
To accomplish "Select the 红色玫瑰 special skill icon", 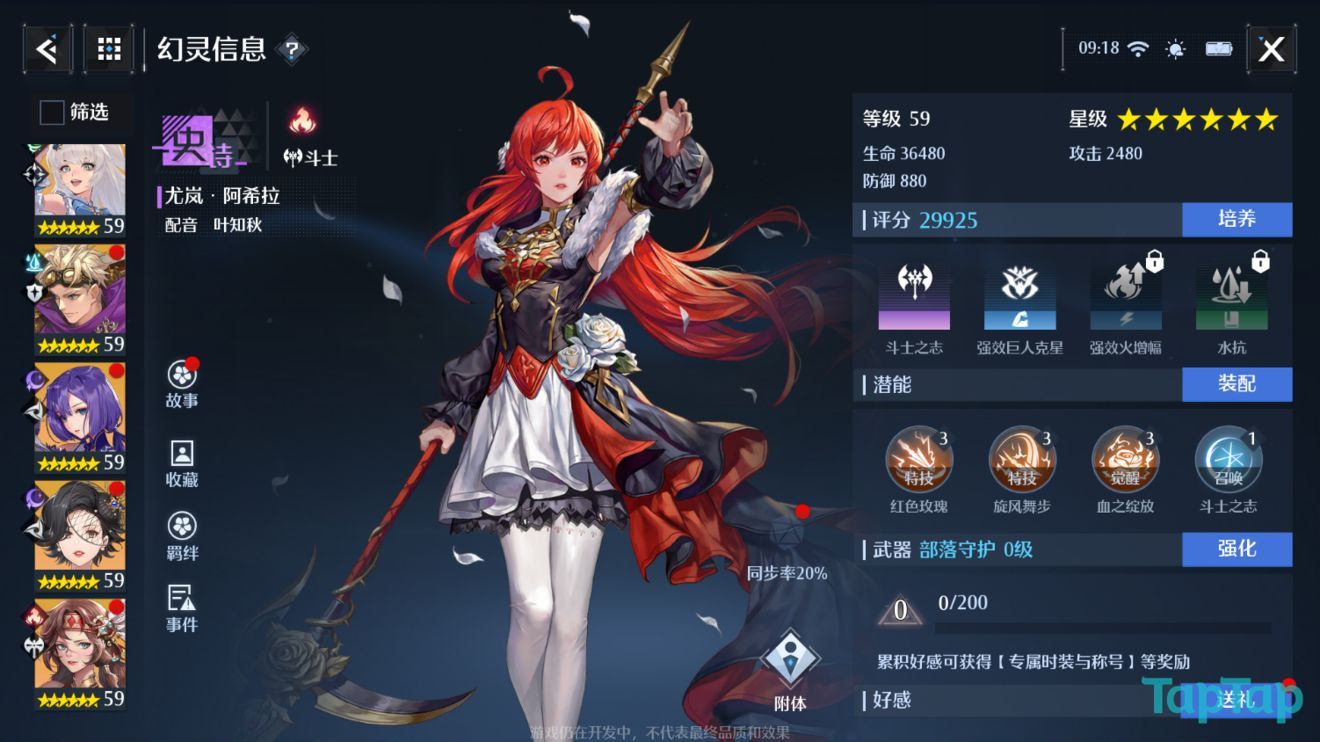I will click(921, 458).
